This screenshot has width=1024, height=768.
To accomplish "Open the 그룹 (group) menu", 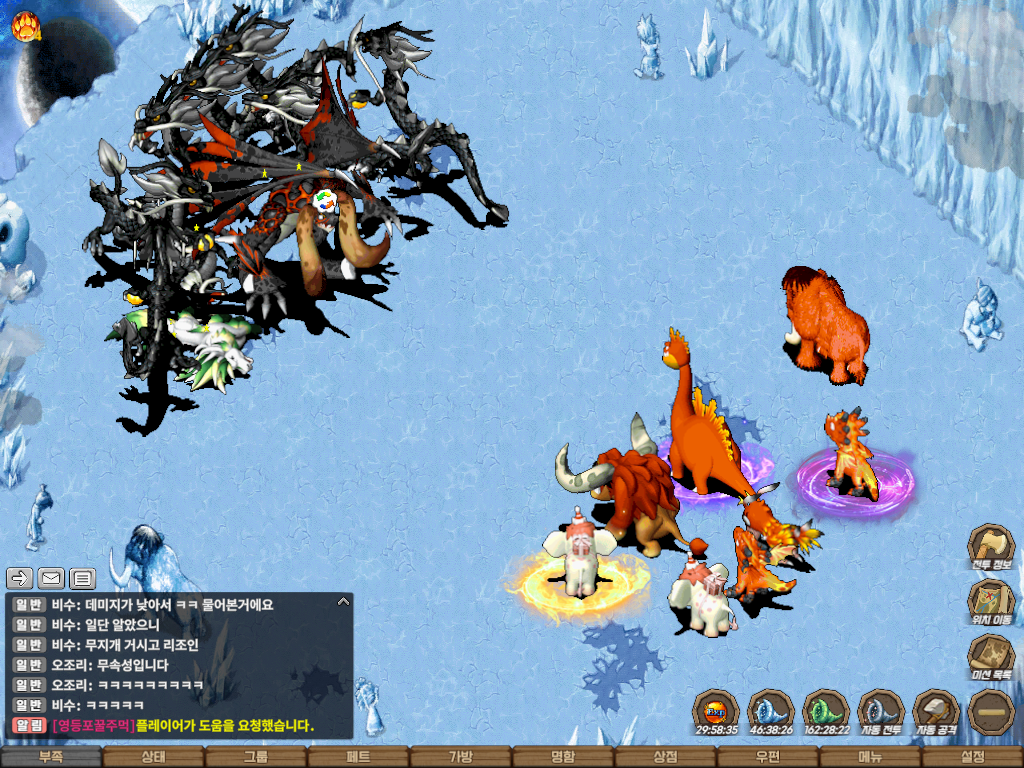I will 256,757.
